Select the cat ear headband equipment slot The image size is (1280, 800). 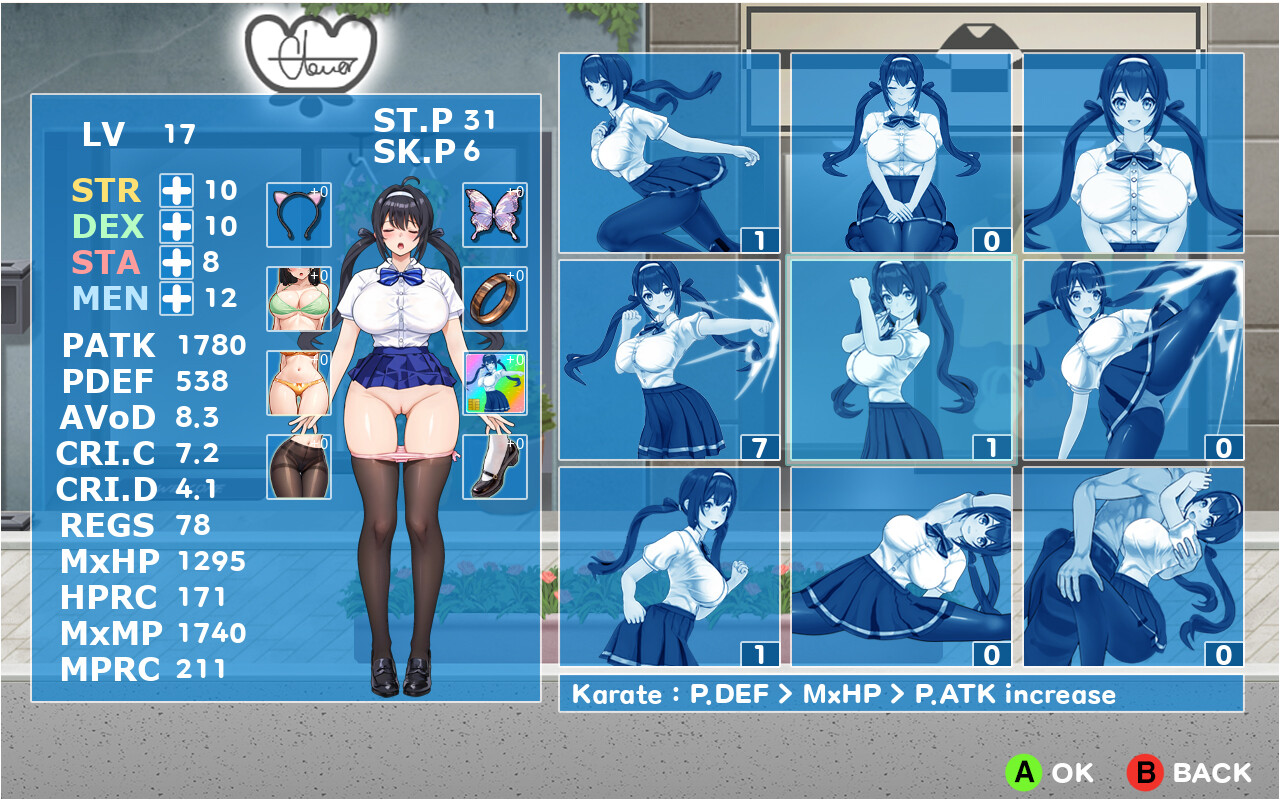[297, 215]
